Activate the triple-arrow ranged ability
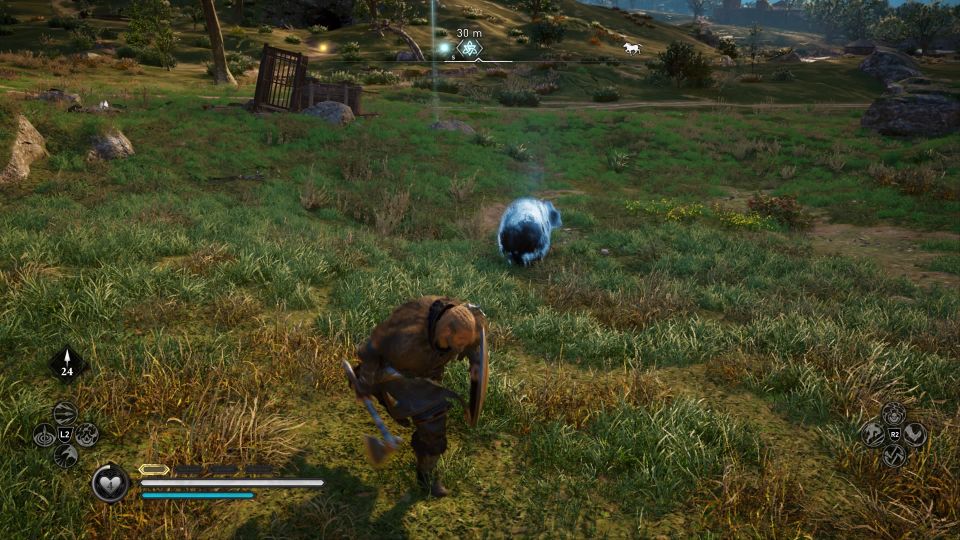 [x=65, y=413]
